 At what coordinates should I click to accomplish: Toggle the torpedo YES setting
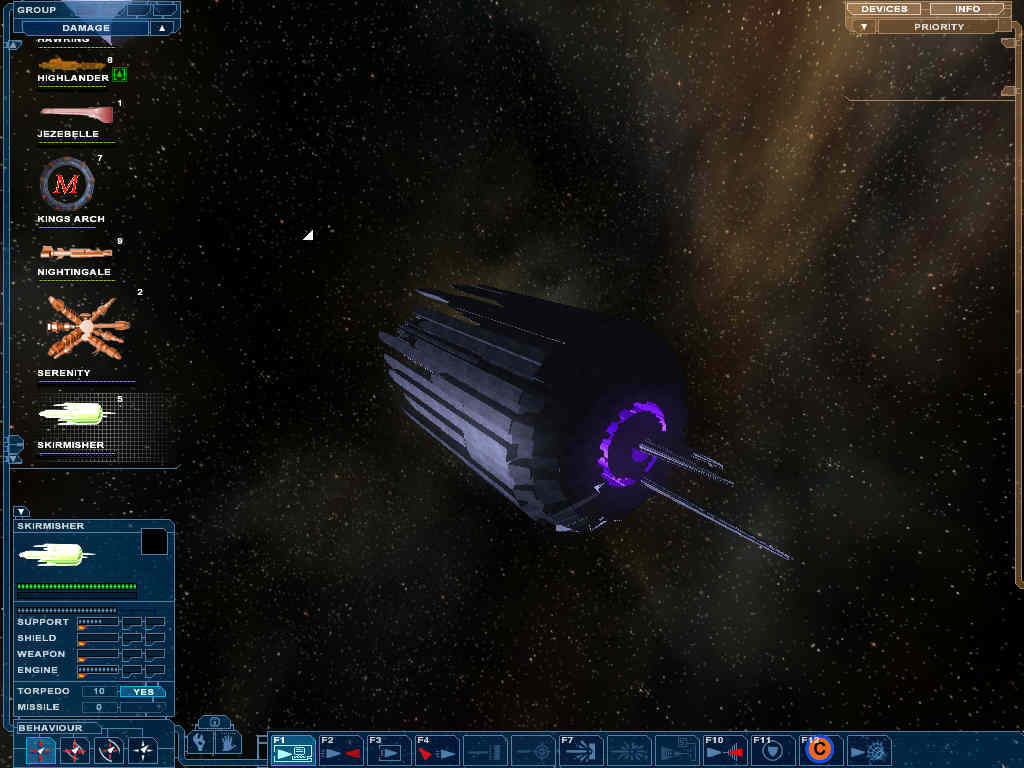[143, 691]
